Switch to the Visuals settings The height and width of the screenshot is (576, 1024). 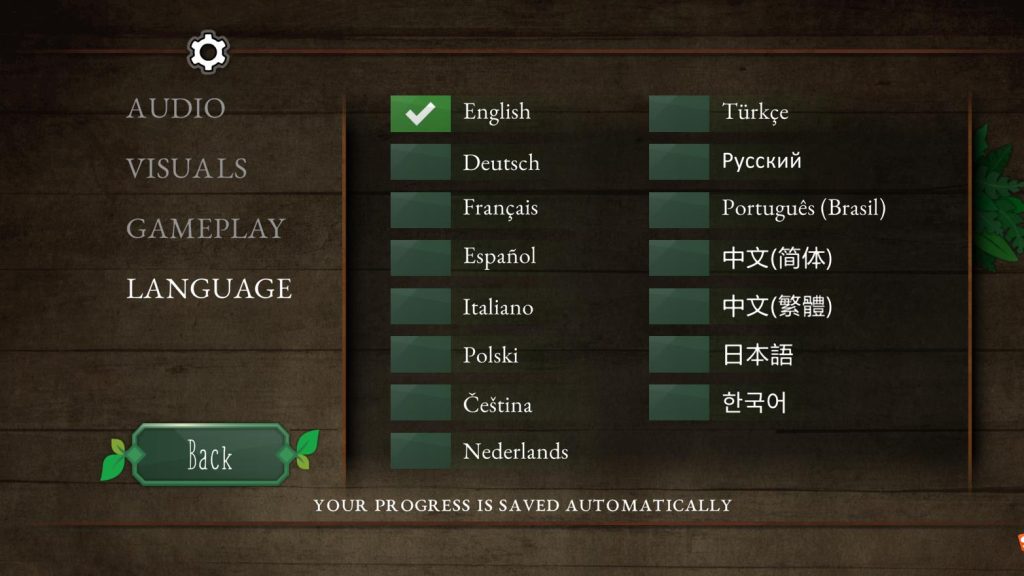(x=187, y=168)
